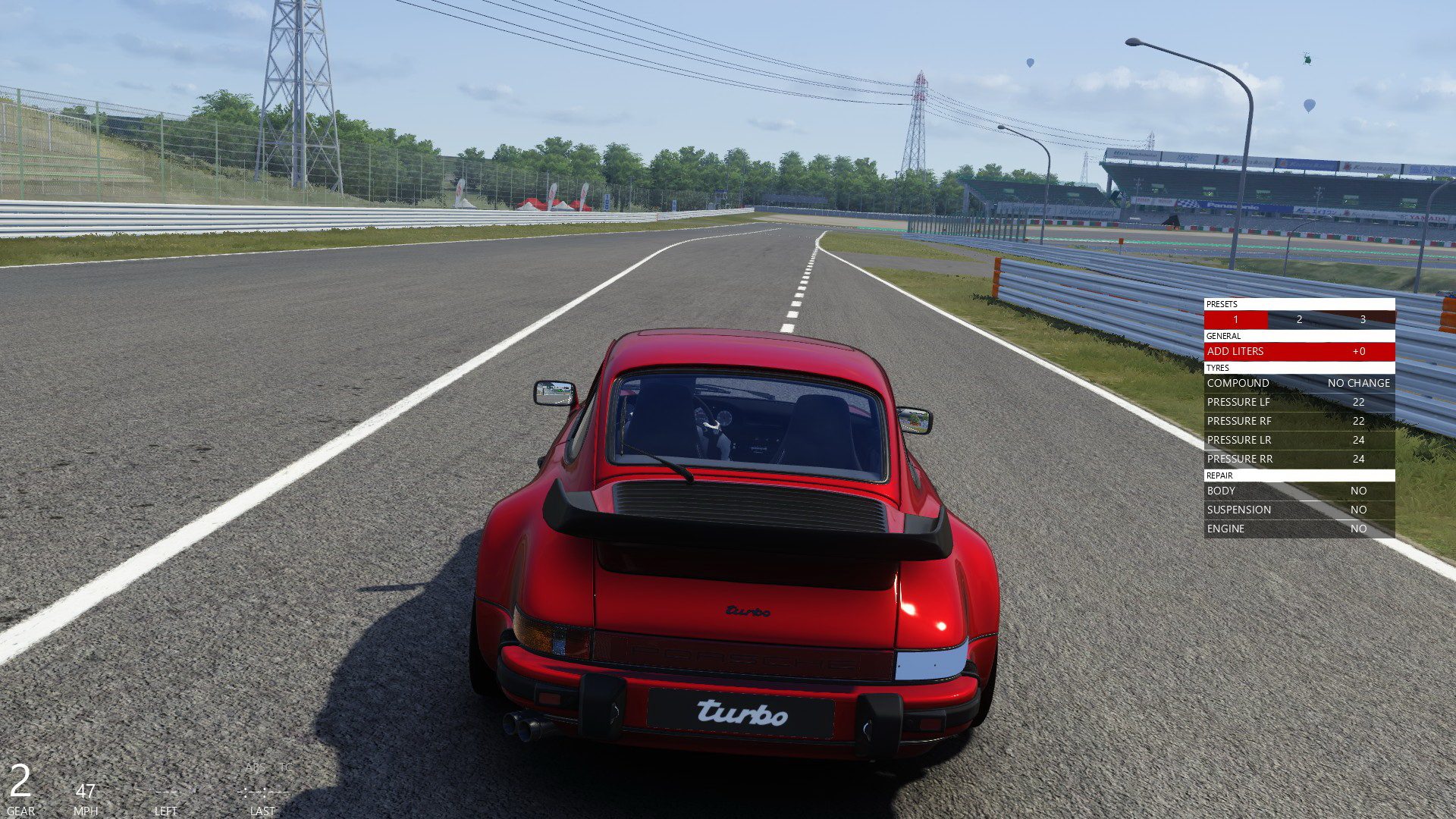Toggle Body repair option
Image resolution: width=1456 pixels, height=819 pixels.
coord(1299,491)
